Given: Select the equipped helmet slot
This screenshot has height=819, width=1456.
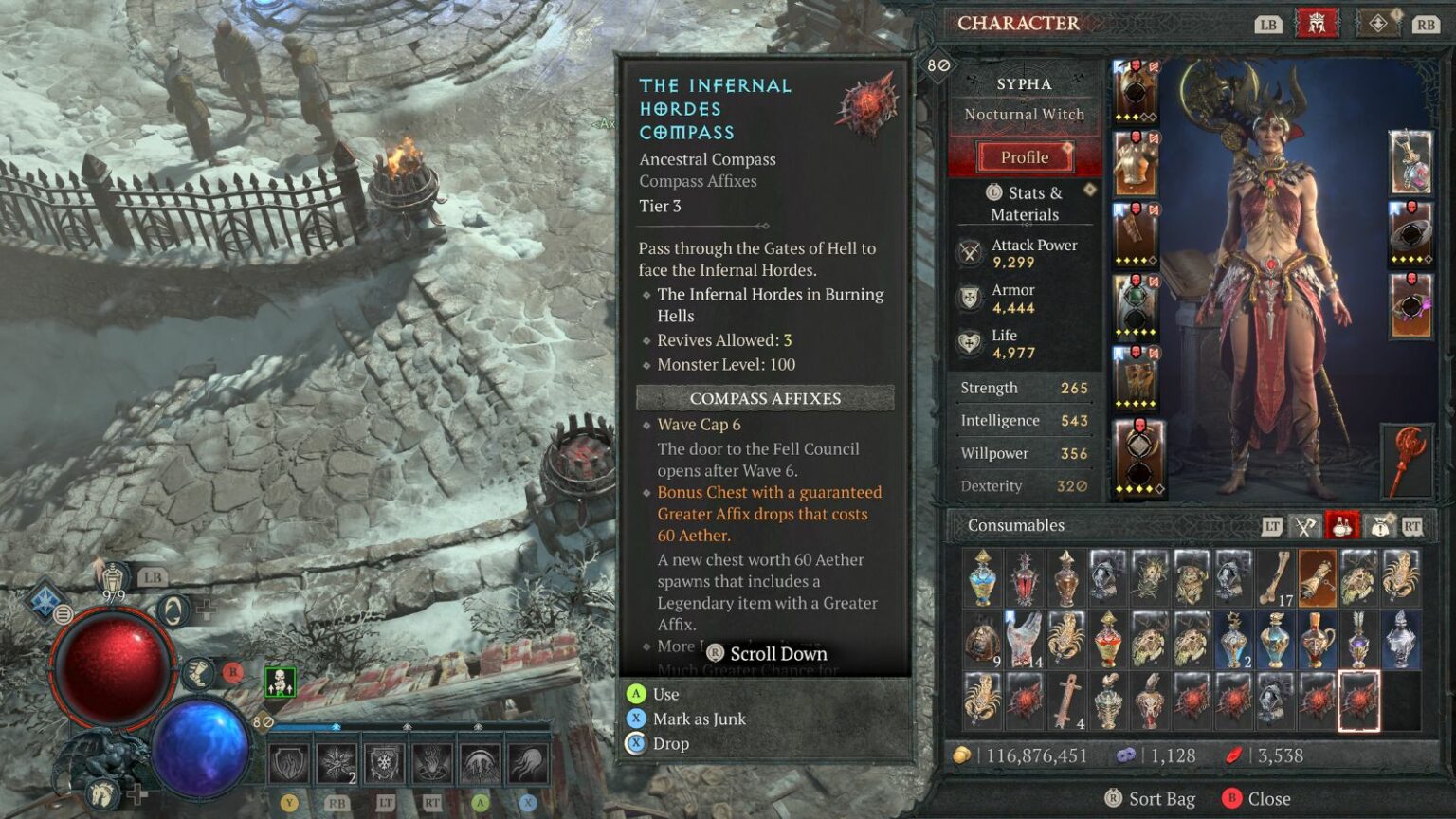Looking at the screenshot, I should pos(1134,90).
